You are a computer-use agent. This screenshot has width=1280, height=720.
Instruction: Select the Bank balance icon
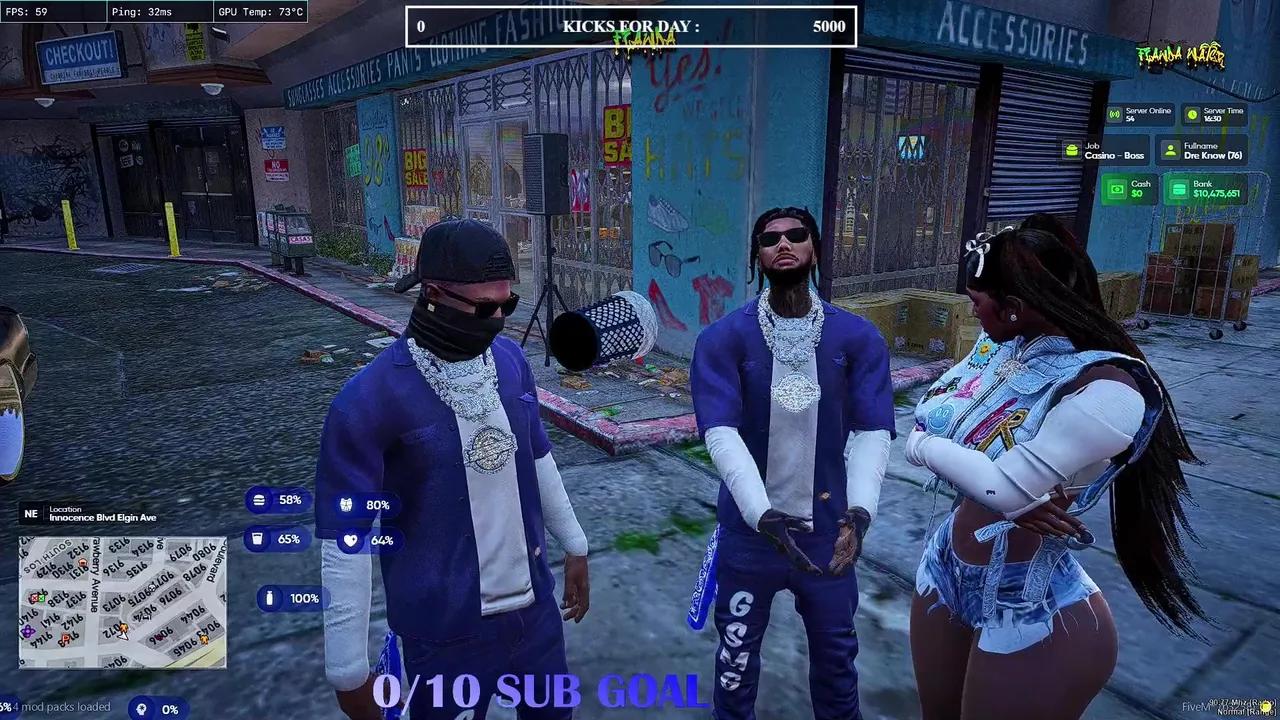[1178, 189]
